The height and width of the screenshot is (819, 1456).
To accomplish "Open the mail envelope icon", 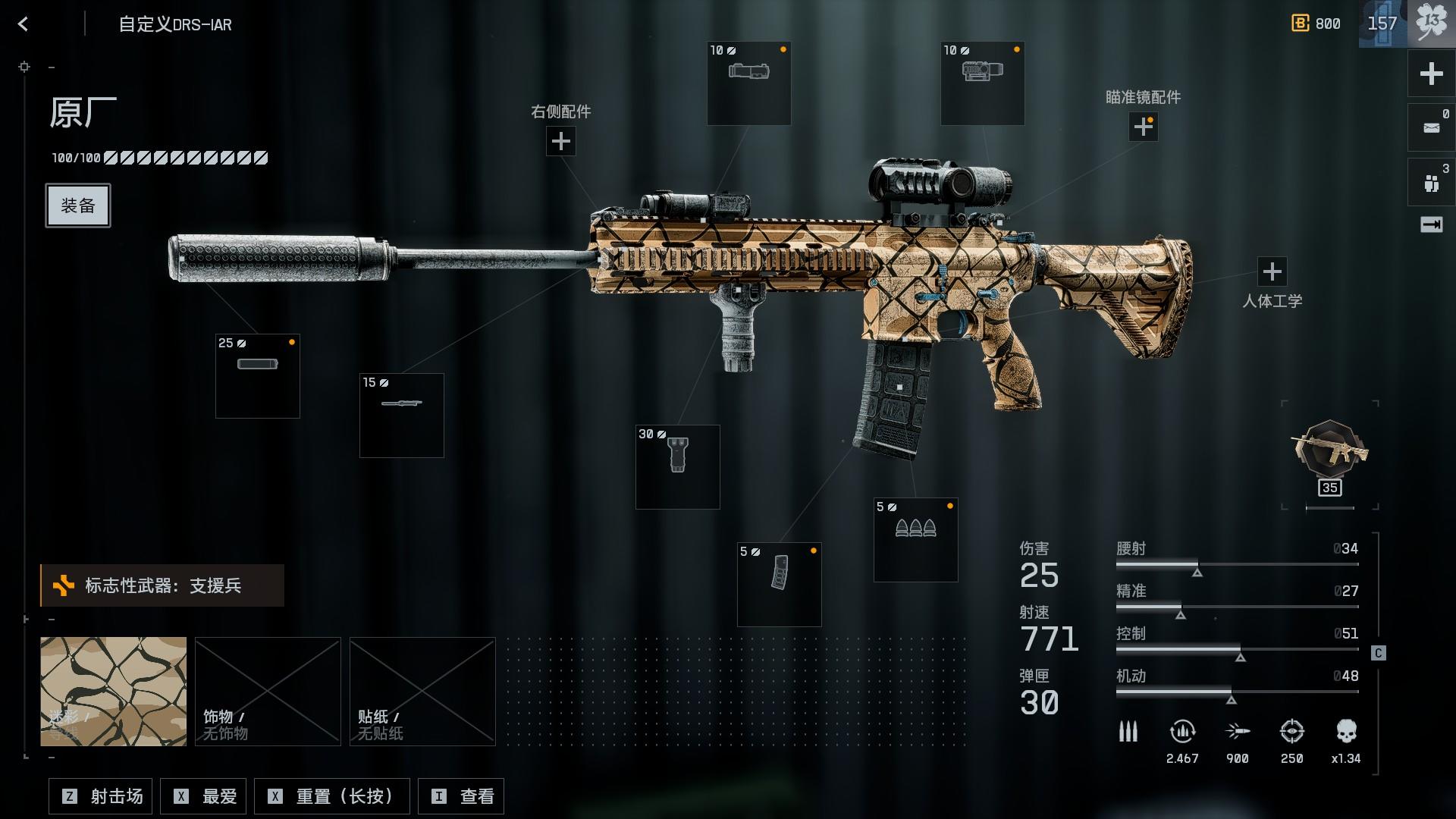I will pos(1431,127).
